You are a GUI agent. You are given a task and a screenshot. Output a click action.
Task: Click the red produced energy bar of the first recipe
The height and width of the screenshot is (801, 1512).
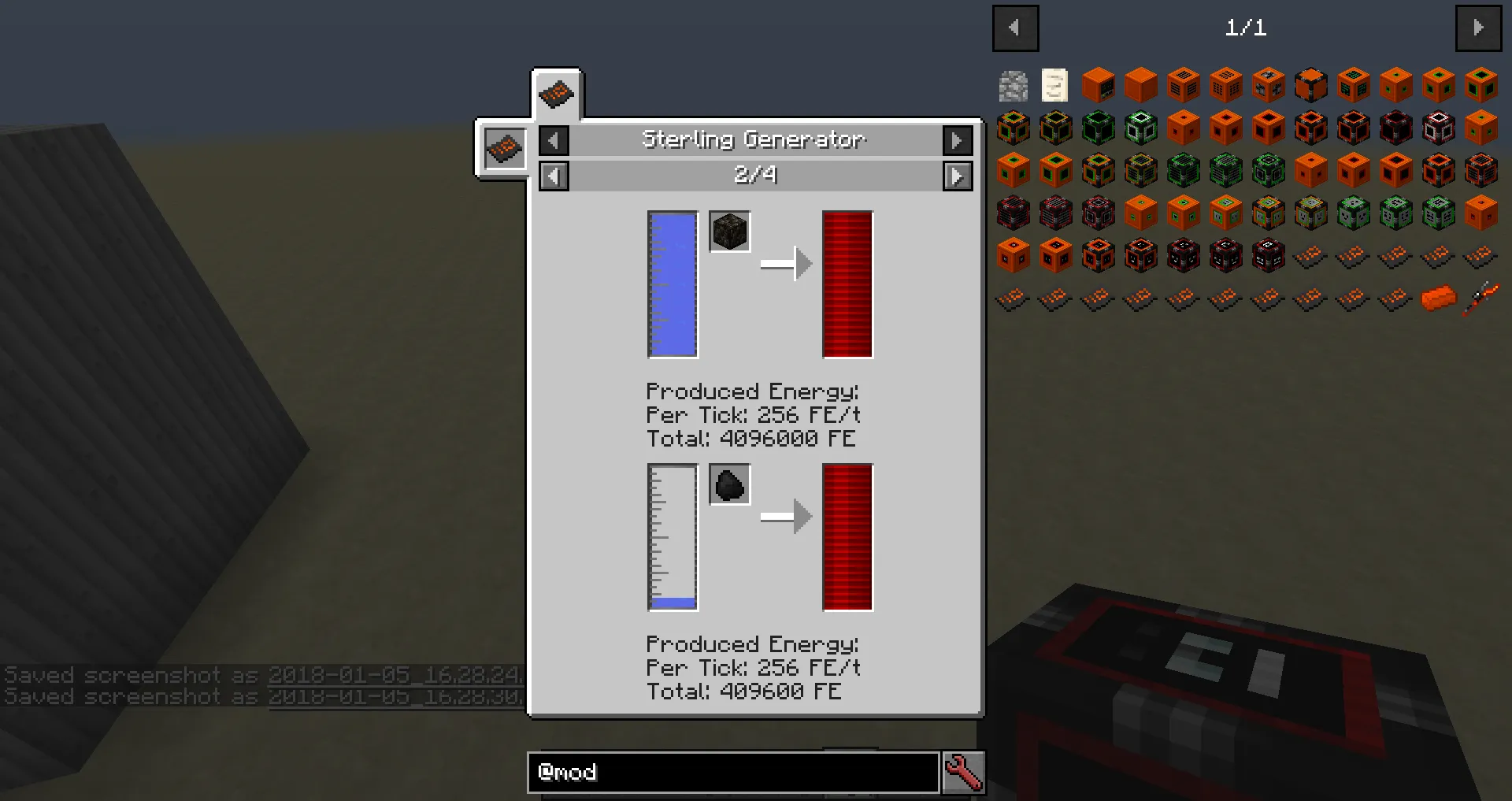847,285
